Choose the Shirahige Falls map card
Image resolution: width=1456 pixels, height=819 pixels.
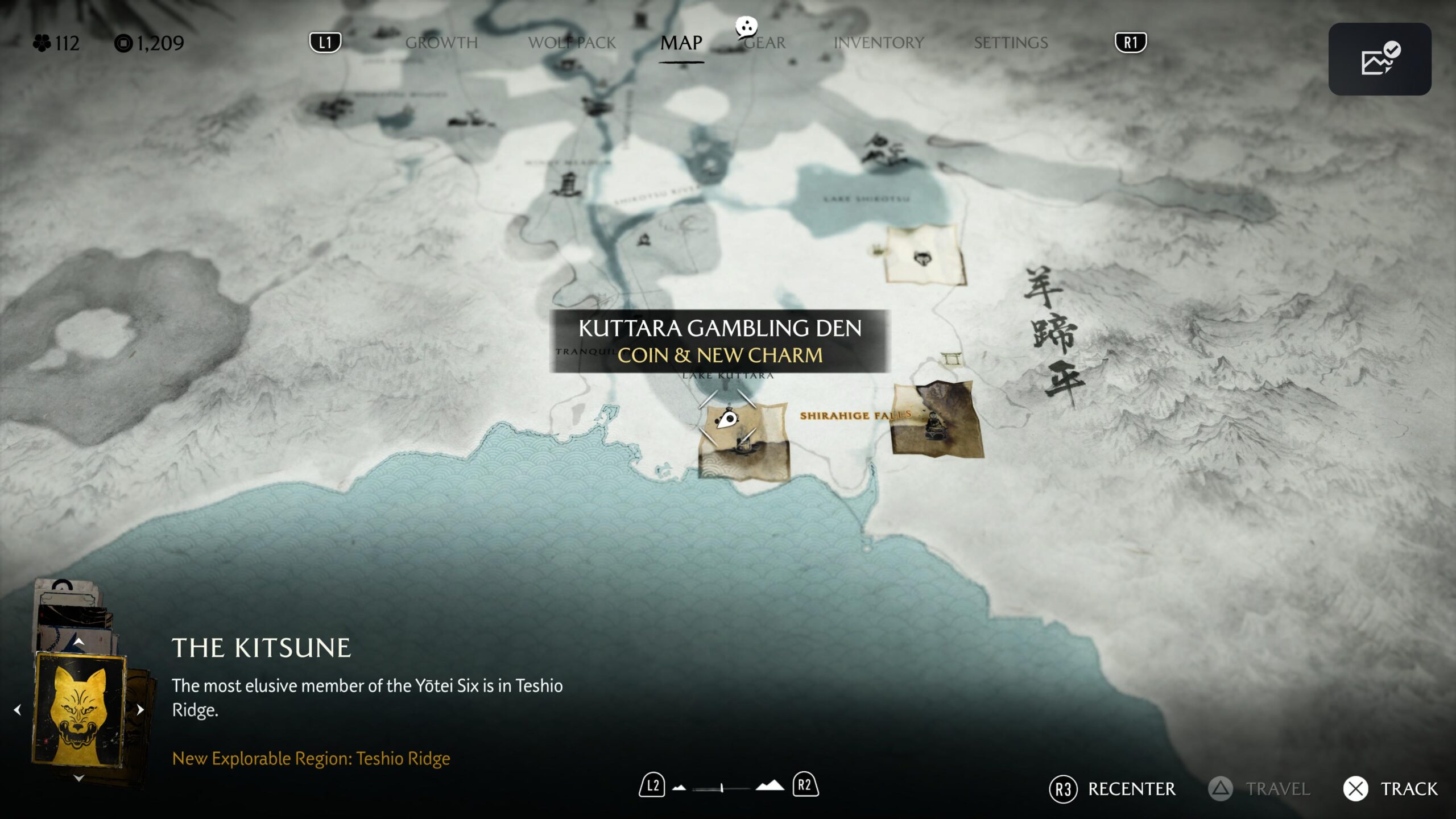(x=936, y=421)
